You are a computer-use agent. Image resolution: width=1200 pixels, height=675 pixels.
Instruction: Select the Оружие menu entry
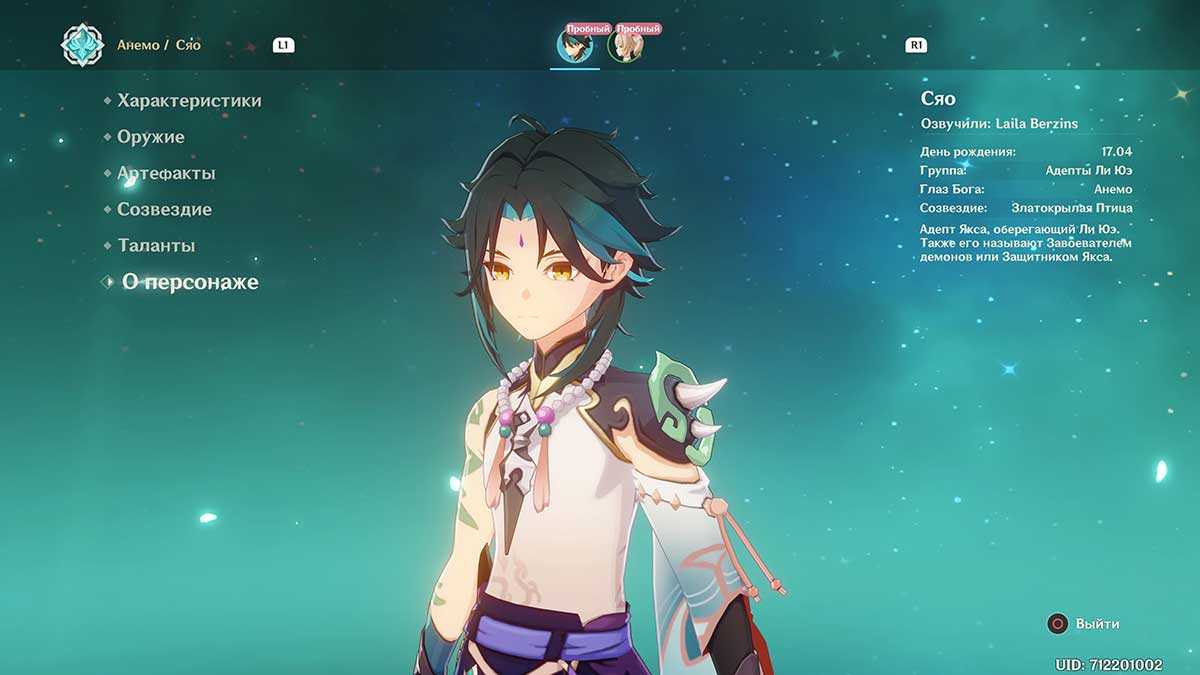tap(150, 137)
